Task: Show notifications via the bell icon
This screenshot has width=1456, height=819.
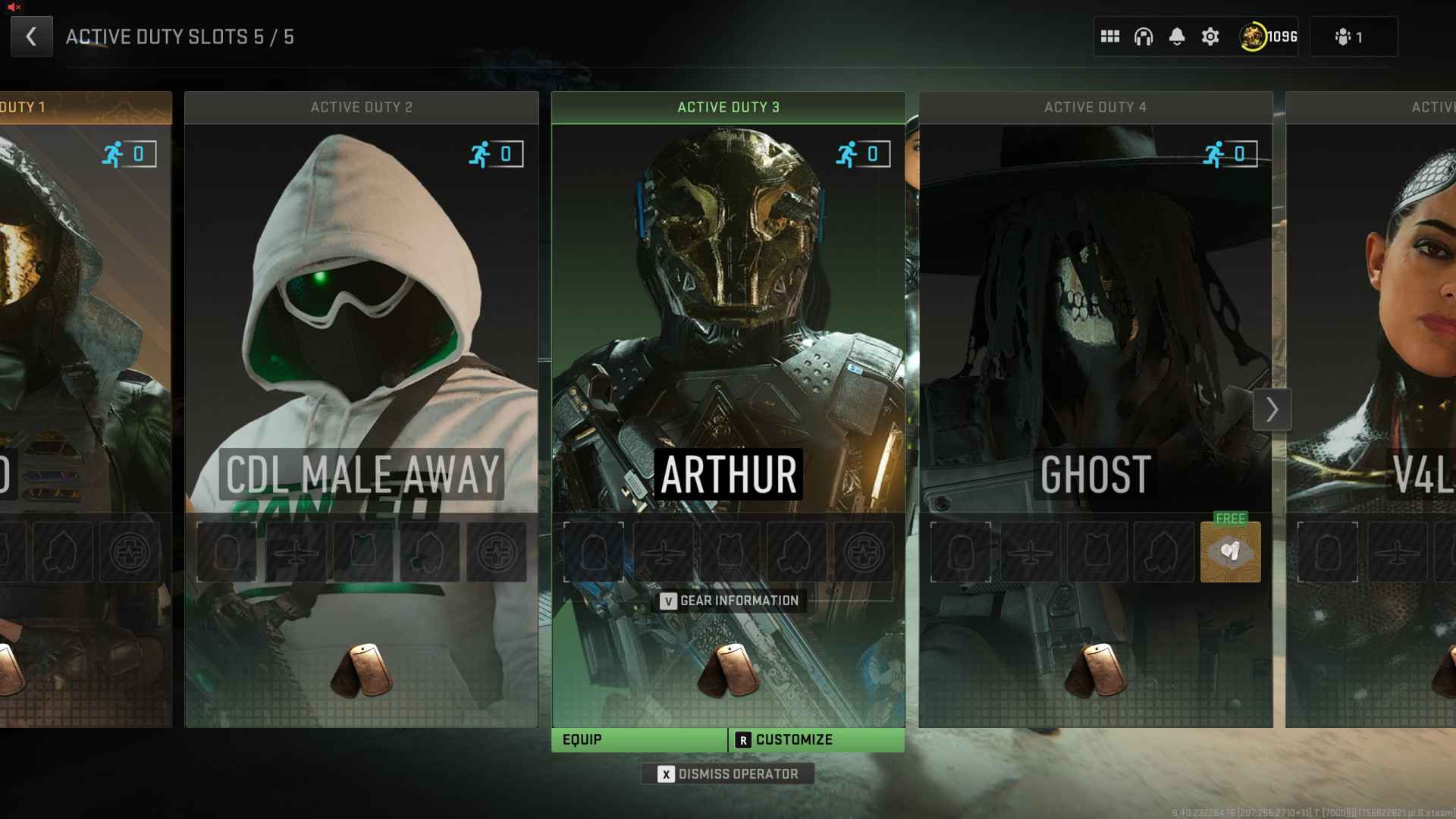Action: coord(1177,36)
